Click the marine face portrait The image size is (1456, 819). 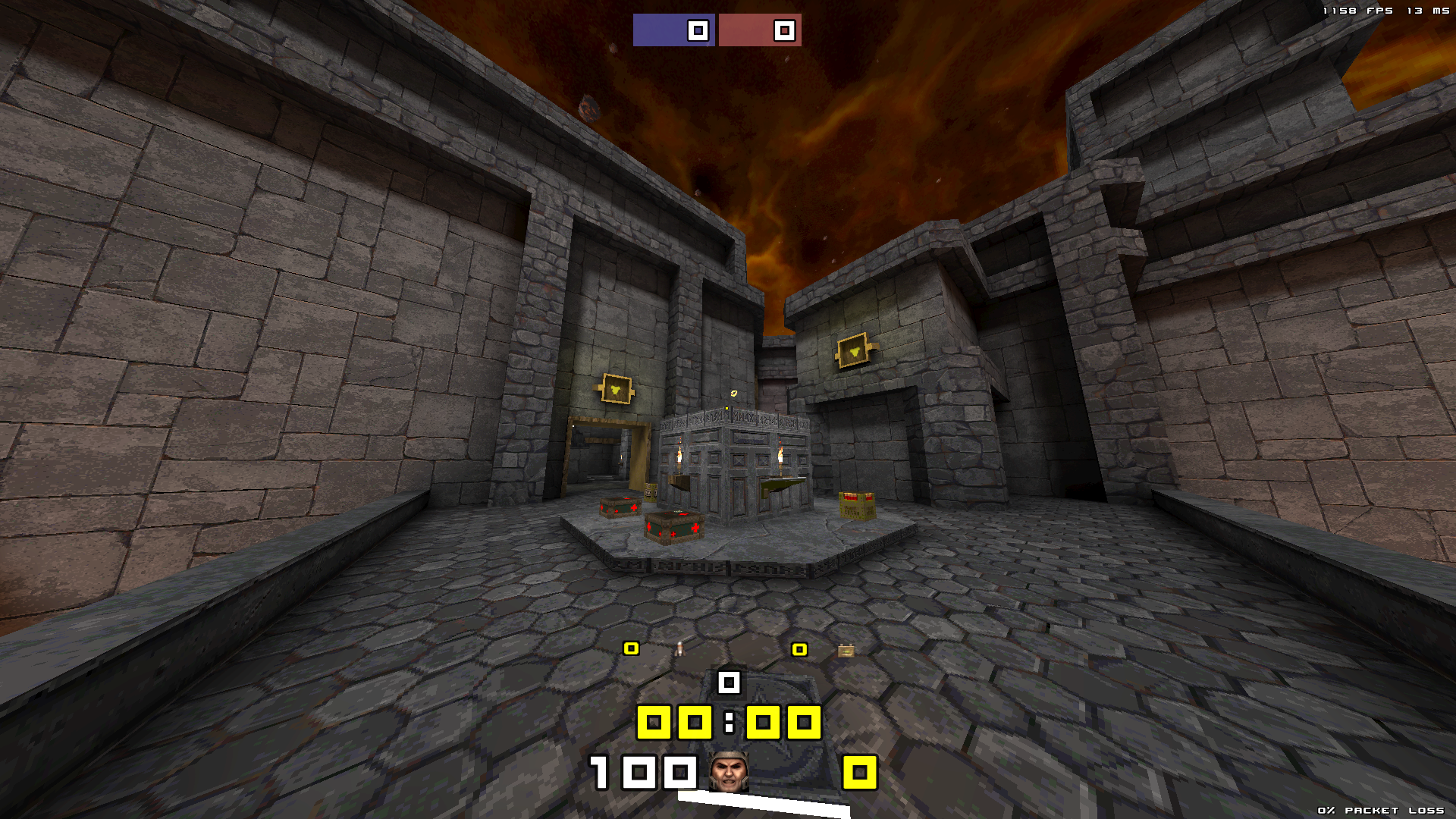(729, 772)
